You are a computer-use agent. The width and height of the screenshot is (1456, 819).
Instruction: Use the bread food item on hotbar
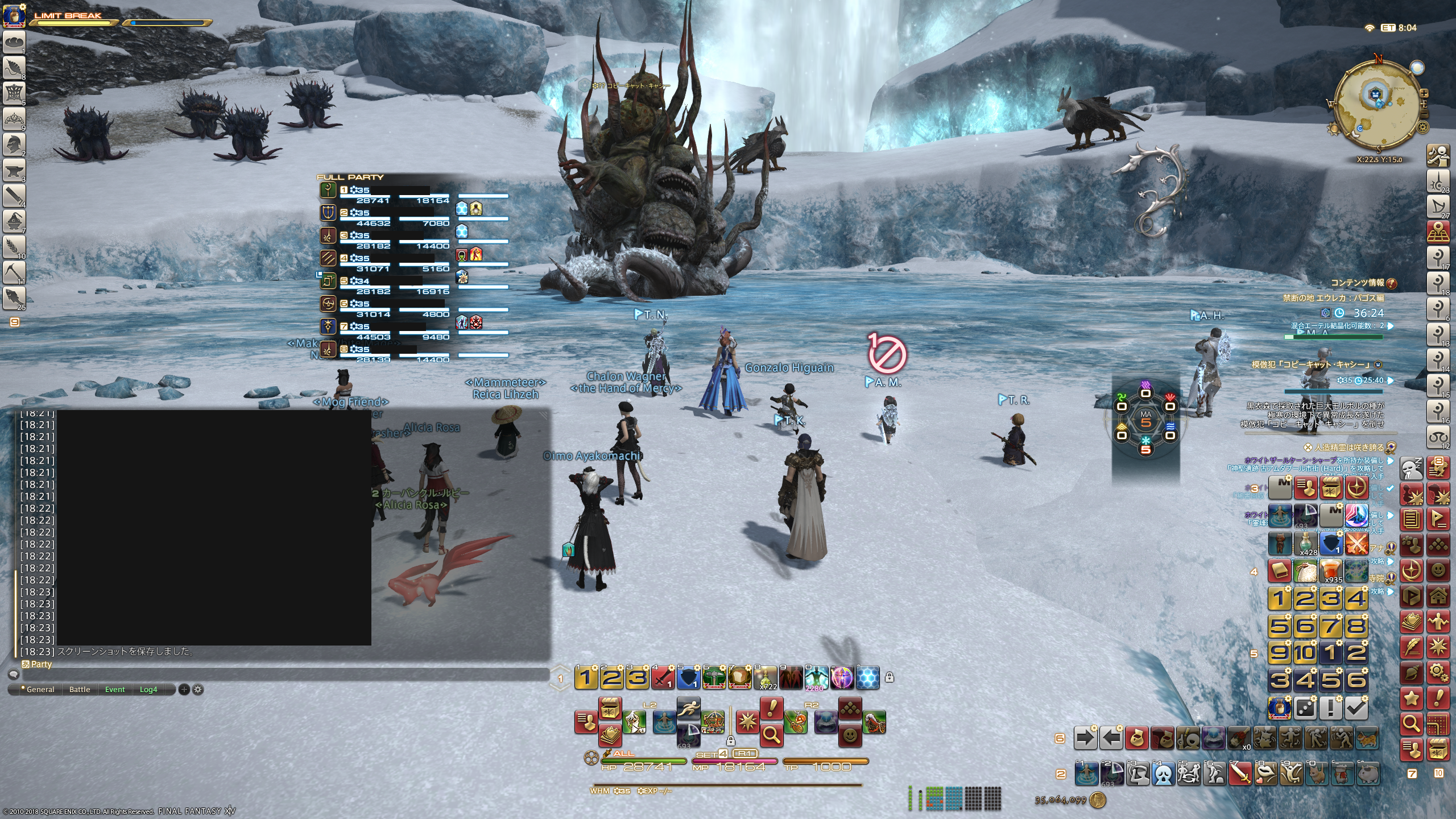[x=739, y=677]
